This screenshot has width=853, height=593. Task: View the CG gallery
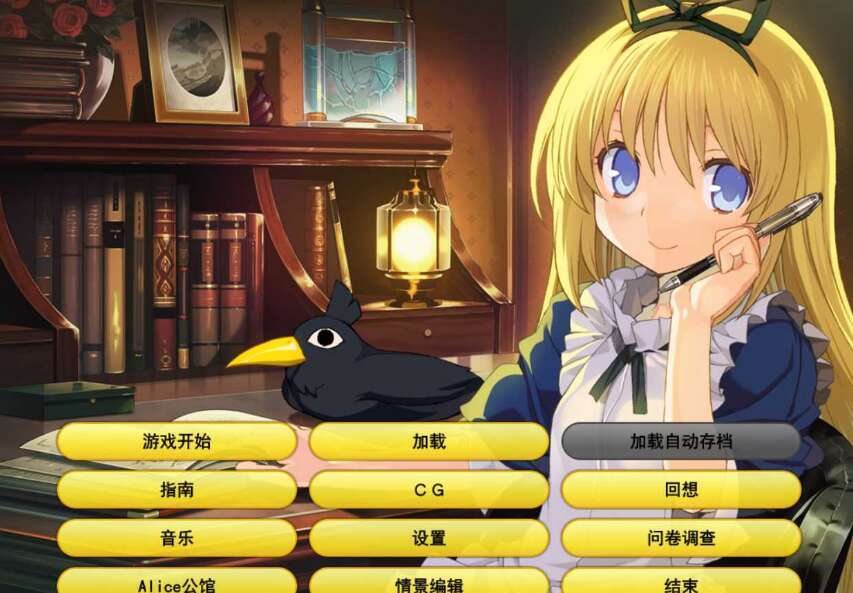click(429, 490)
